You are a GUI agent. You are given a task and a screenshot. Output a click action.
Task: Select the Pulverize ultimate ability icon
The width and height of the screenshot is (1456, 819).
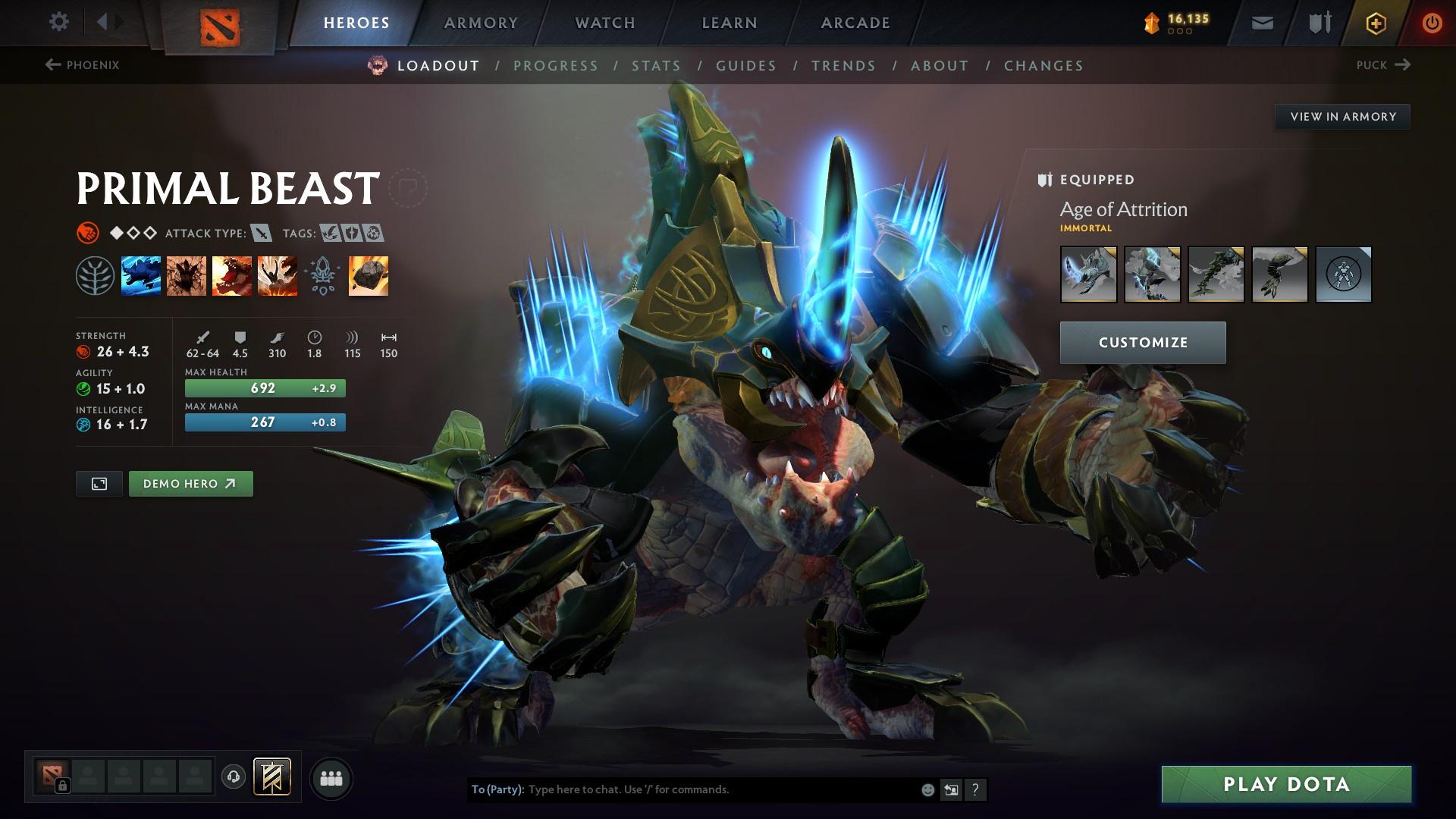click(x=276, y=276)
